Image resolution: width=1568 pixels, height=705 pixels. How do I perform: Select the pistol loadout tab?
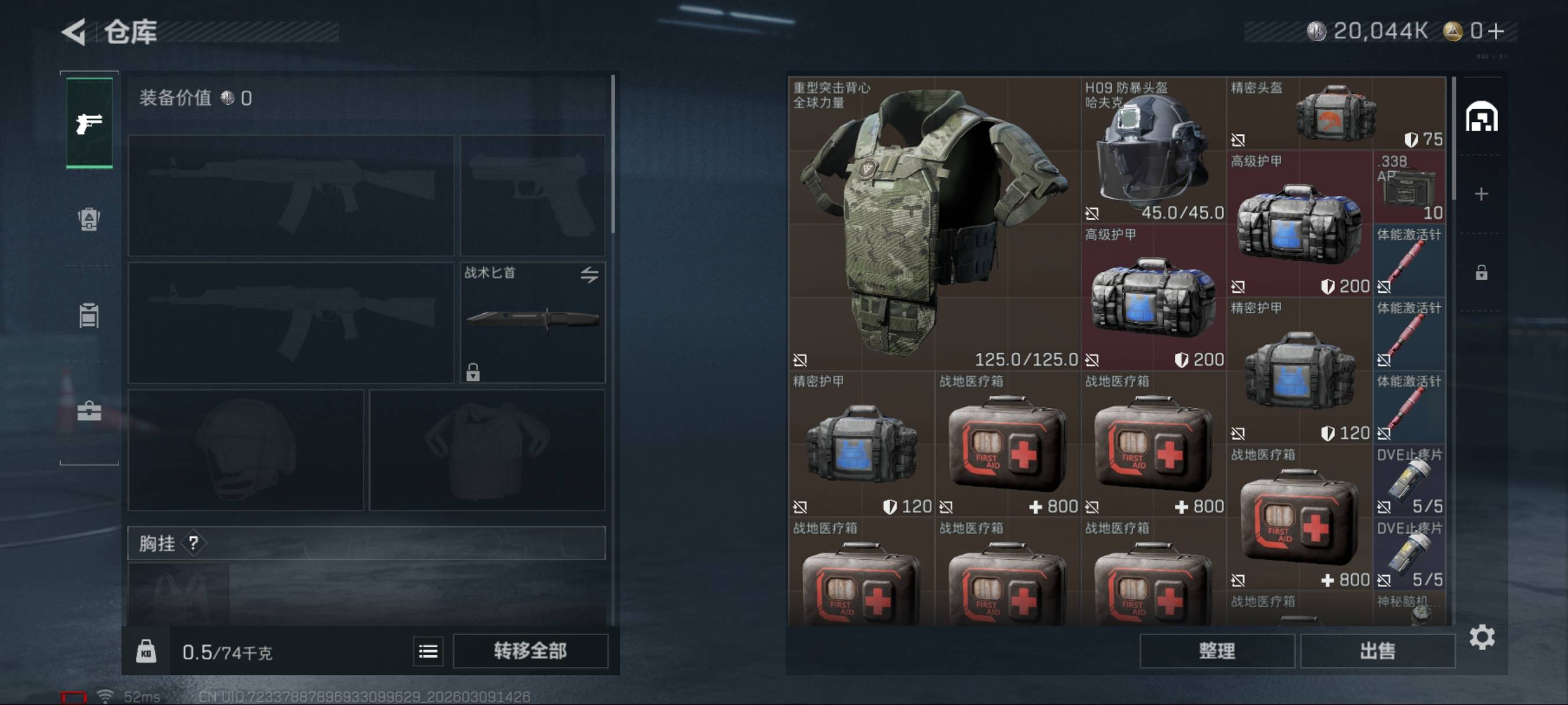click(89, 124)
